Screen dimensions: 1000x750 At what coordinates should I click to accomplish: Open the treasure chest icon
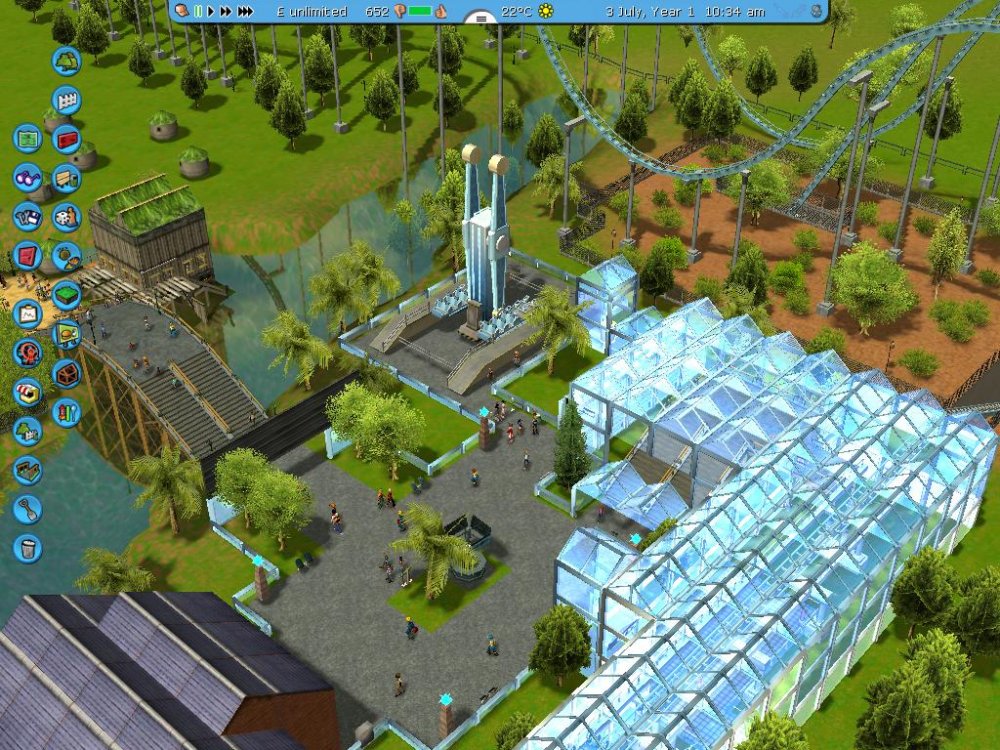coord(66,372)
